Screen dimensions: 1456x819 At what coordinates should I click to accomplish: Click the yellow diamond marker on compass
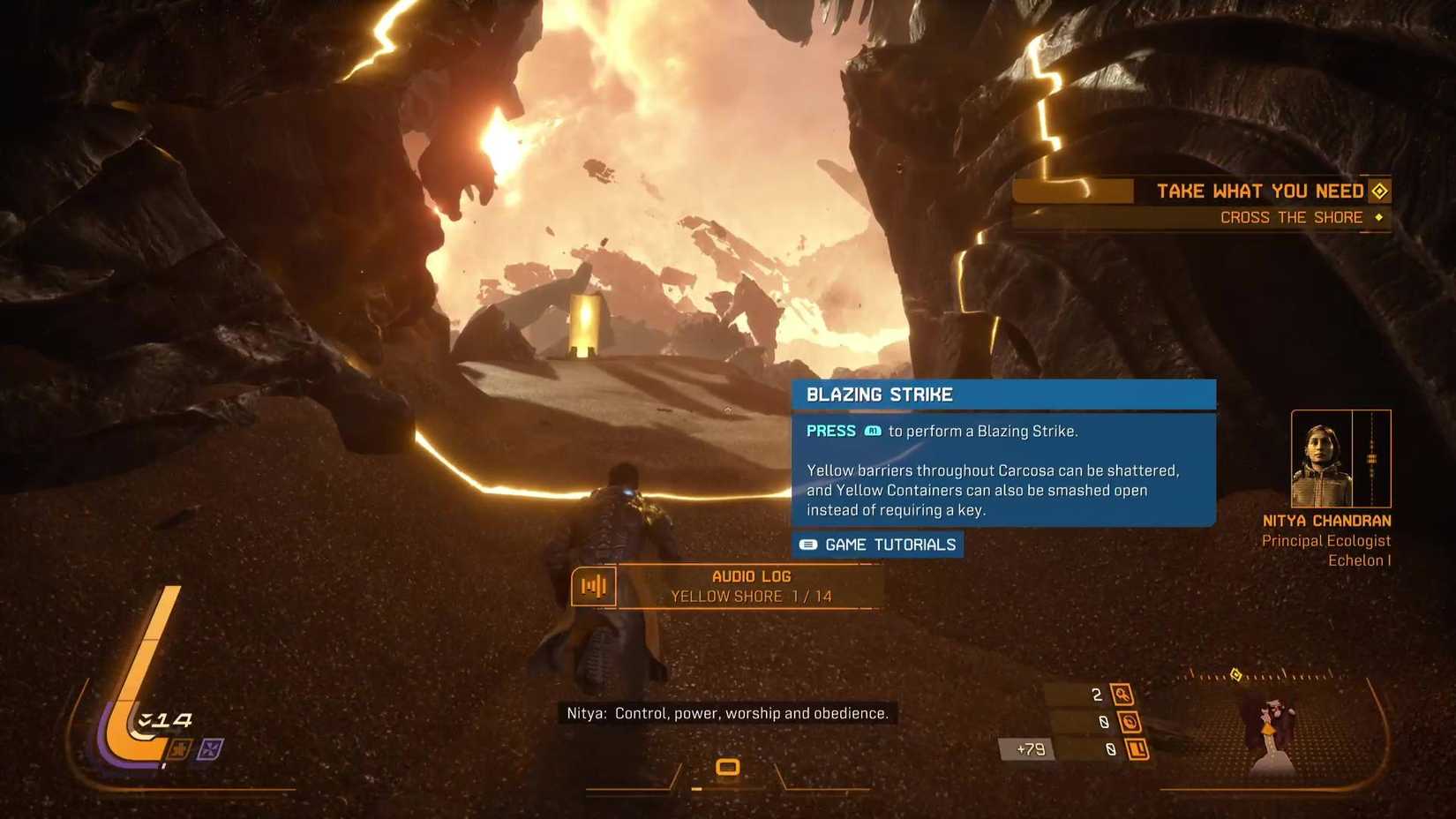pos(1236,675)
